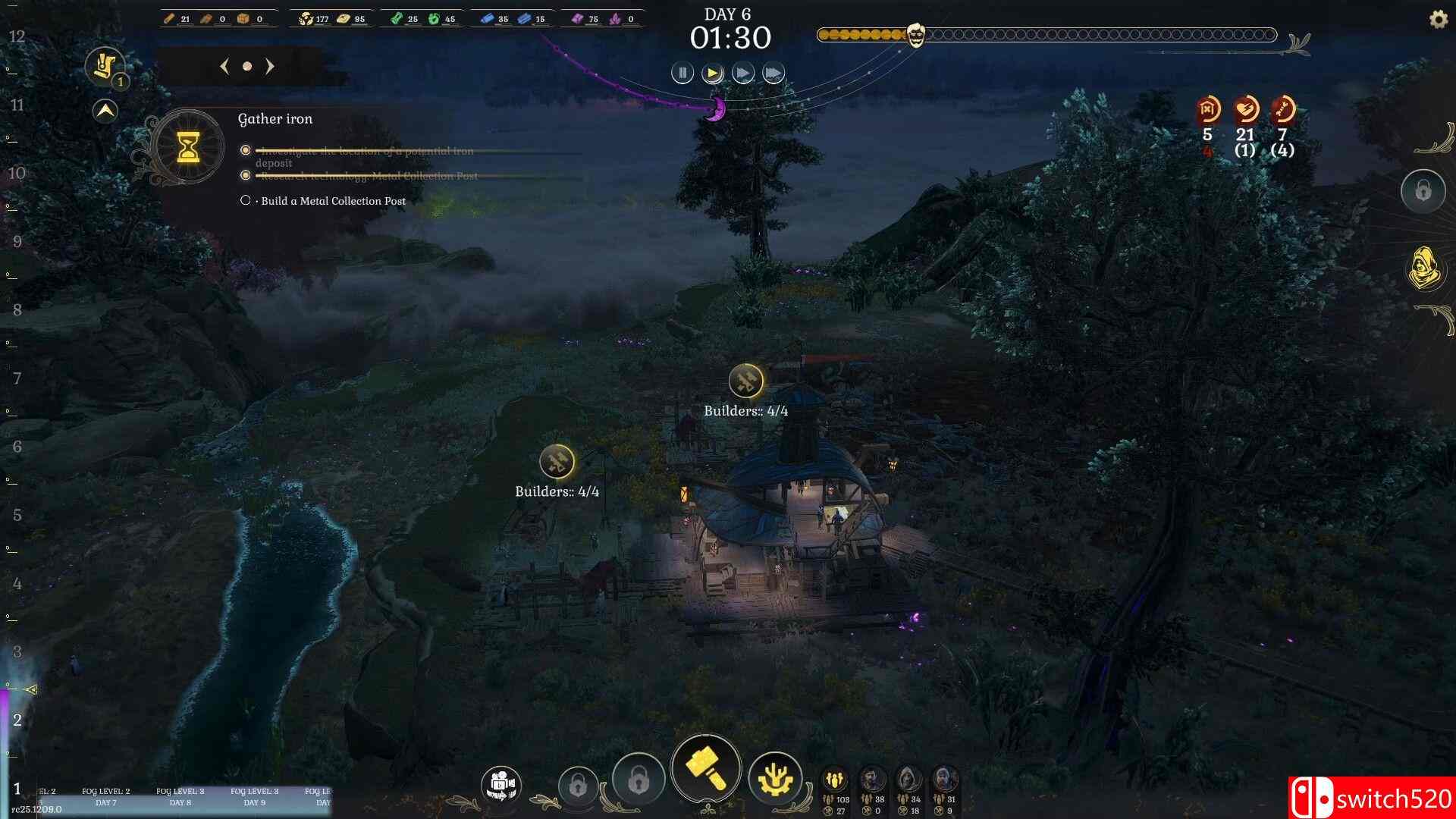
Task: Open the quest scroll icon in top left
Action: point(105,63)
